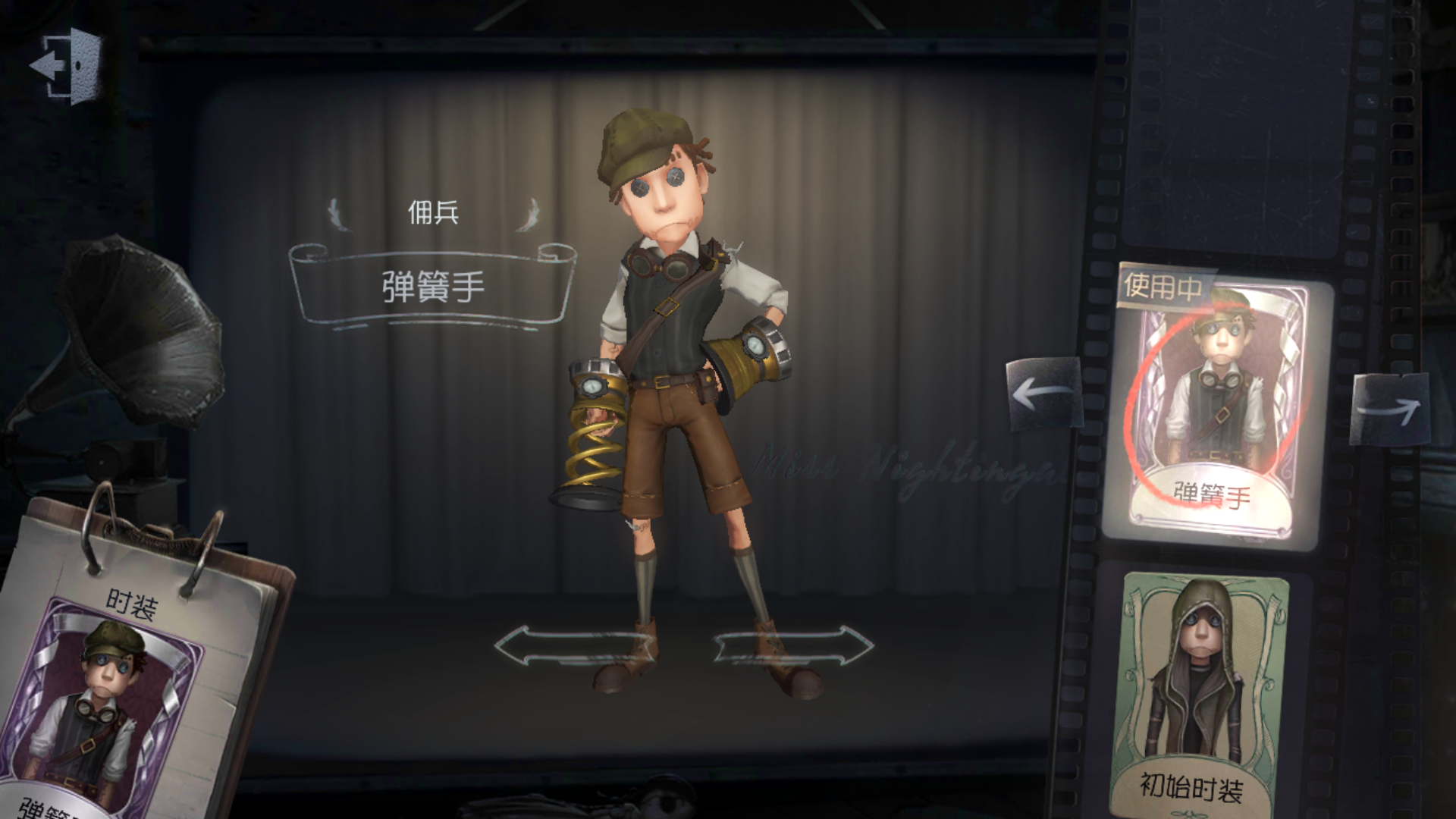Image resolution: width=1456 pixels, height=819 pixels.
Task: Click the left rotation arrow below the character
Action: point(575,646)
